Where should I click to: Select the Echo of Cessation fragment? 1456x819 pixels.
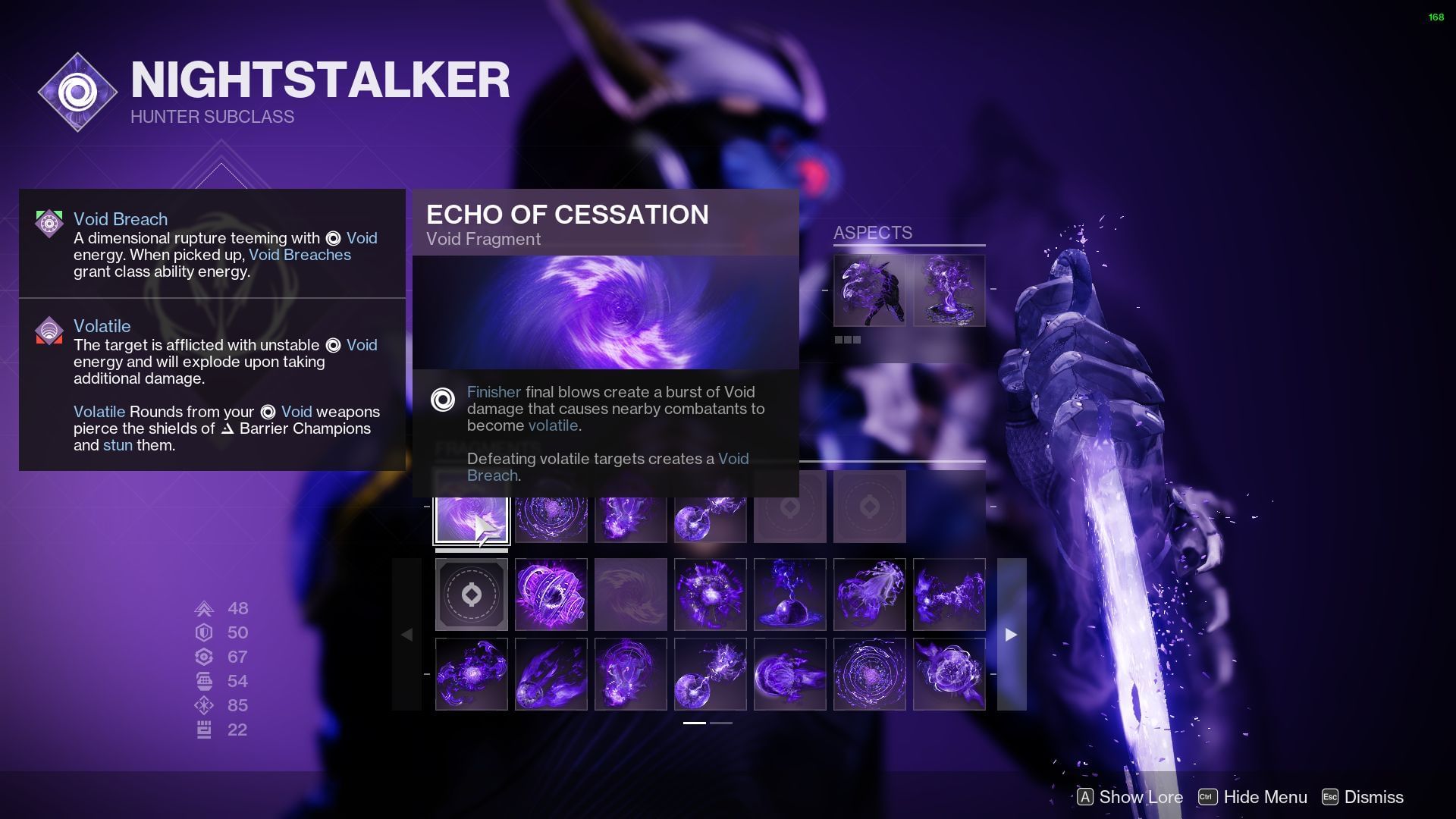[470, 517]
